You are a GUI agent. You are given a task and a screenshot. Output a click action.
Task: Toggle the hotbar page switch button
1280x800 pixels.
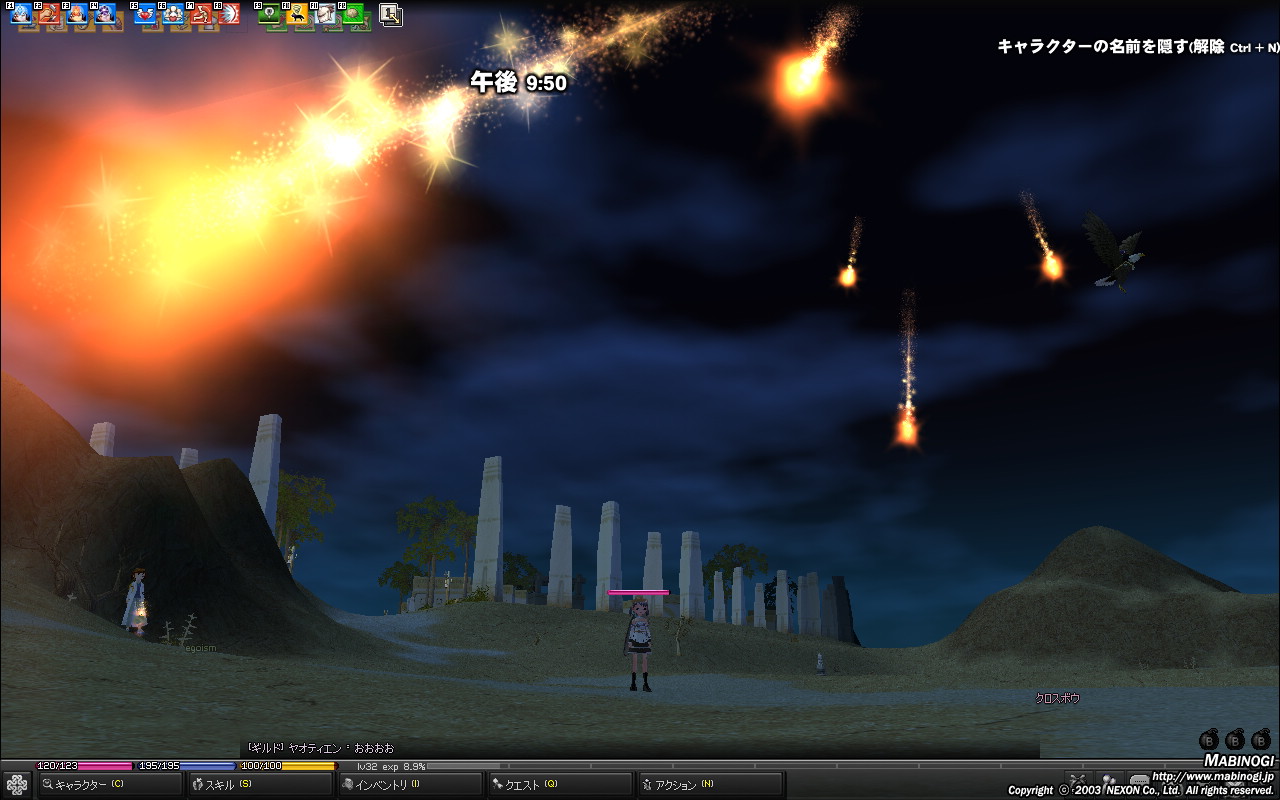[391, 15]
